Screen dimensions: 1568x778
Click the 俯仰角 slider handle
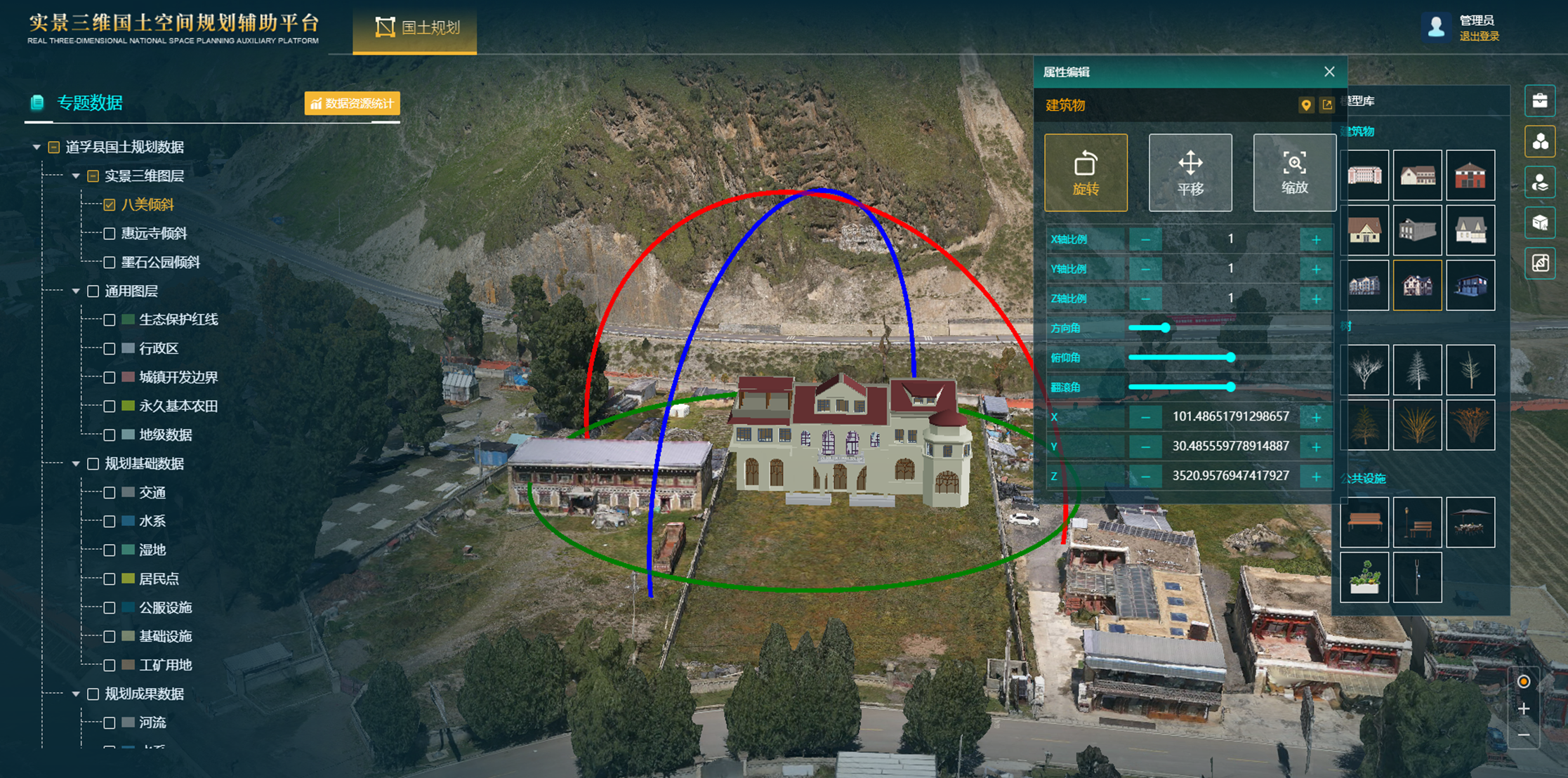pos(1230,357)
